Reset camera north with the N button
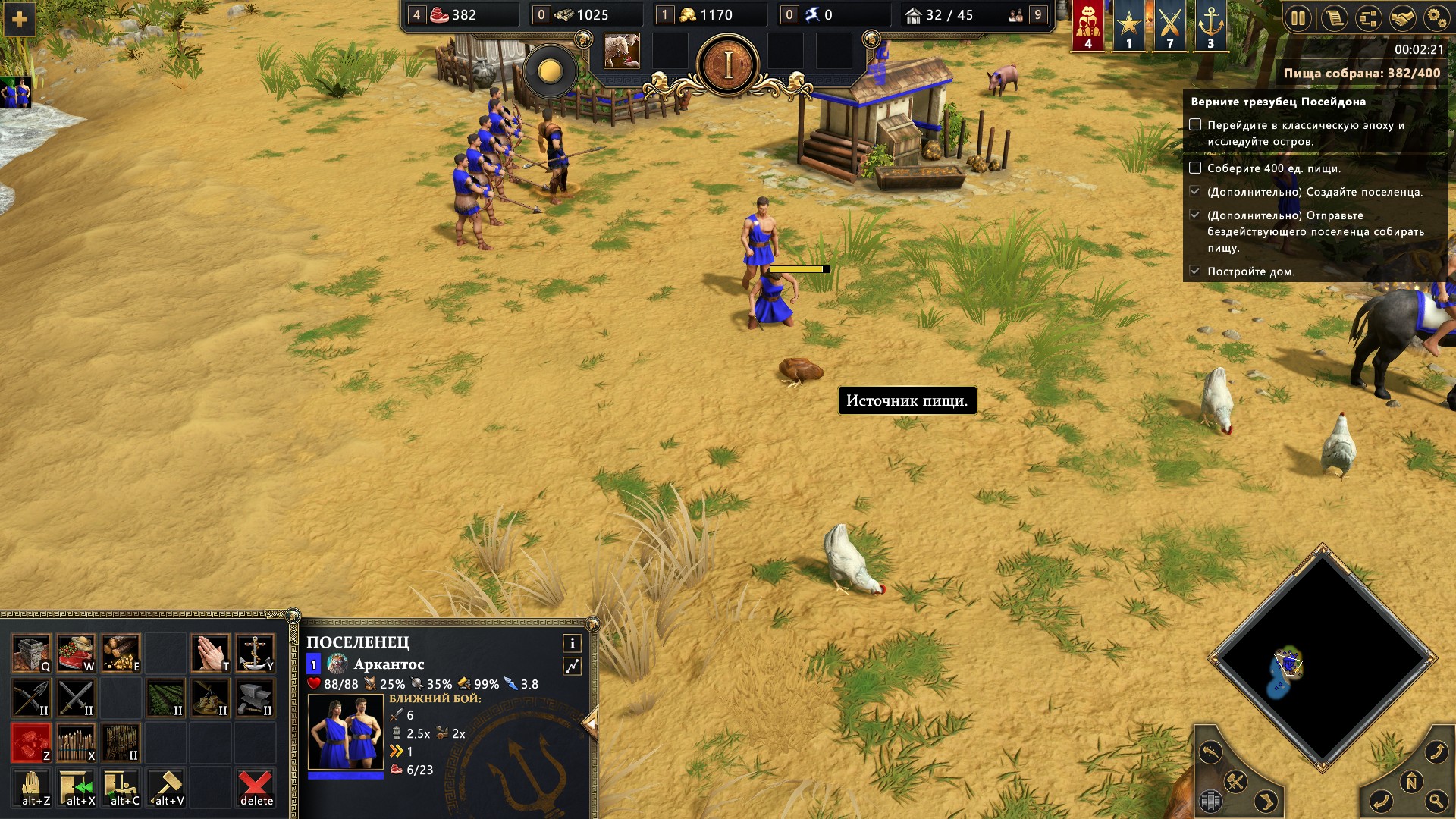 coord(1411,781)
